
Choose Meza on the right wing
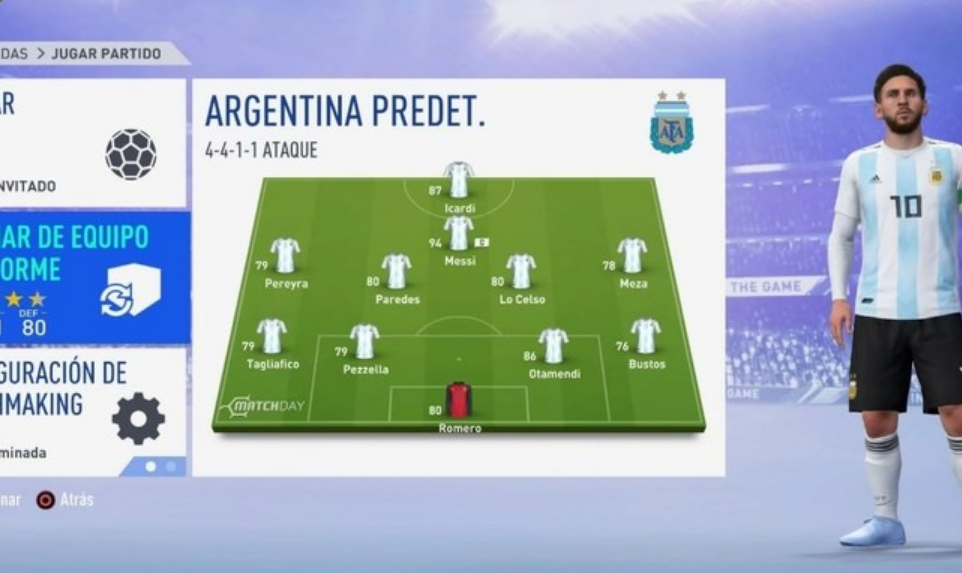(x=632, y=255)
